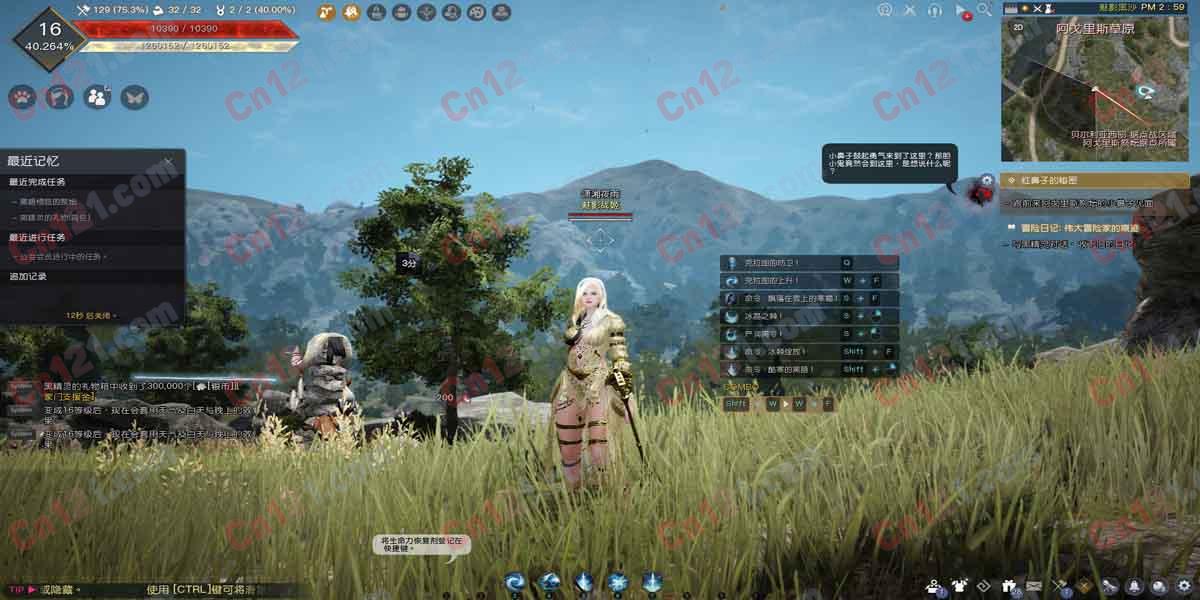Select the 红鼻子的地图 quest tracker
This screenshot has width=1200, height=600.
click(x=1095, y=181)
